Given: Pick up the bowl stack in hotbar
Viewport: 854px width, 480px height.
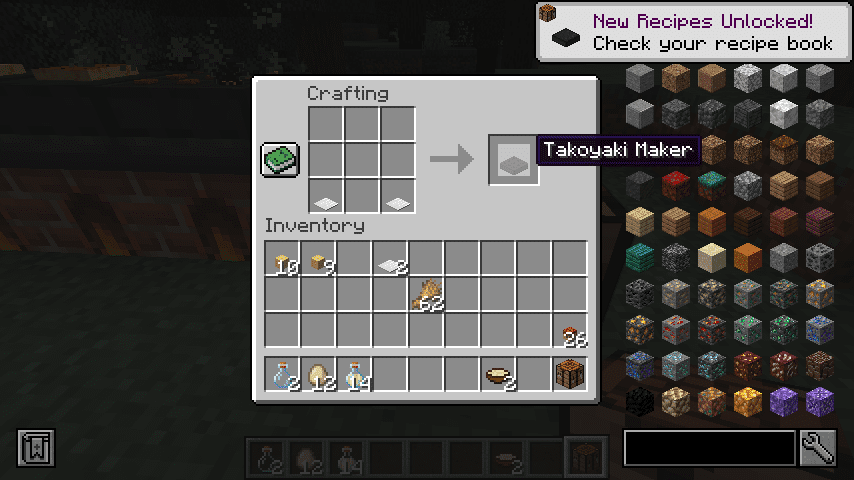Looking at the screenshot, I should pos(498,374).
